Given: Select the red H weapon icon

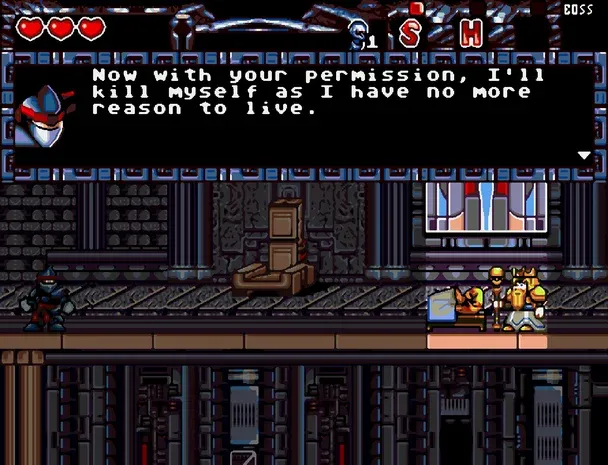Looking at the screenshot, I should point(469,32).
